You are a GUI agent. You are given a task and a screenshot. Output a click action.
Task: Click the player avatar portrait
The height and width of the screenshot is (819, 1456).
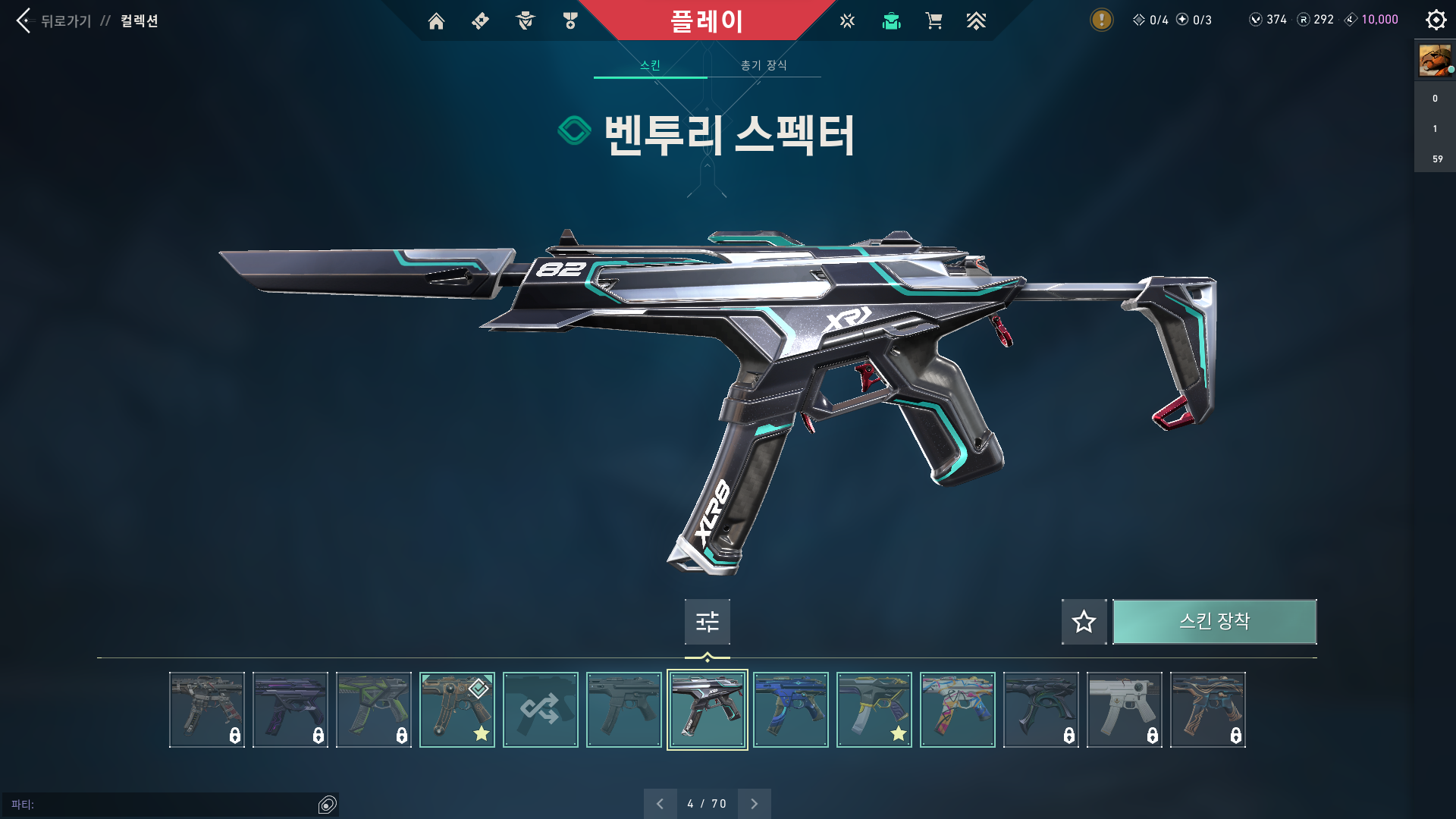tap(1435, 60)
